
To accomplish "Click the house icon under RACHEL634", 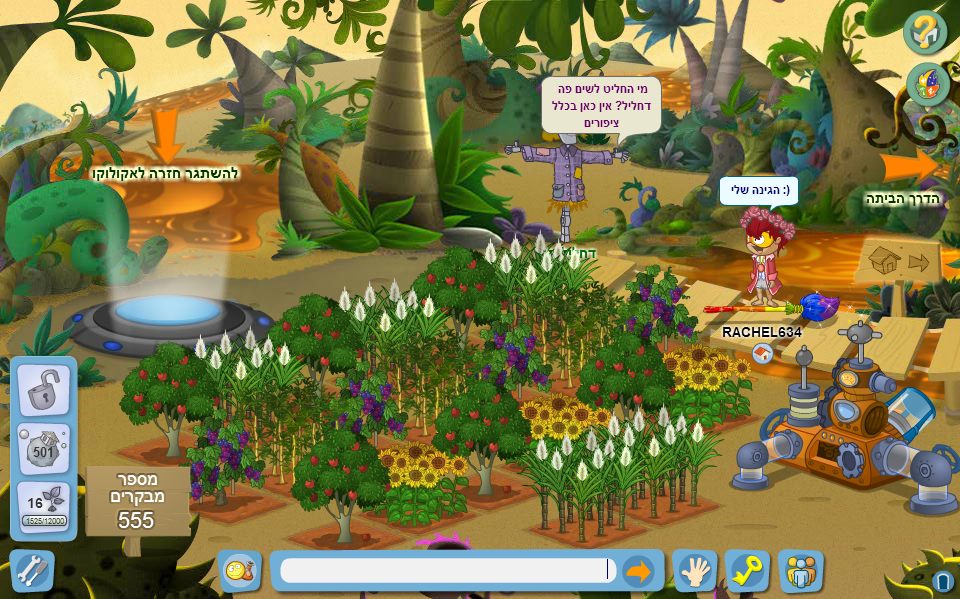I will [762, 353].
